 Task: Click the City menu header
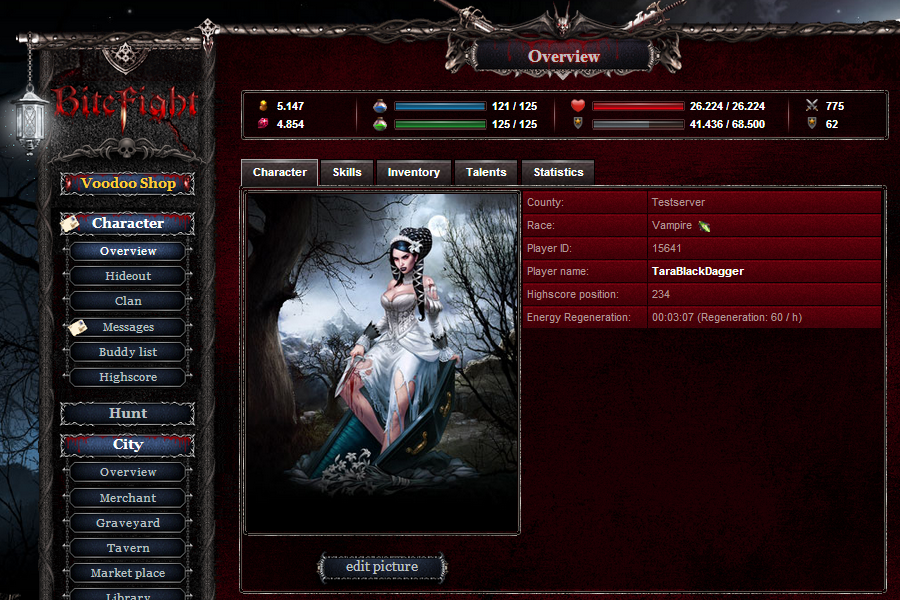pyautogui.click(x=128, y=445)
